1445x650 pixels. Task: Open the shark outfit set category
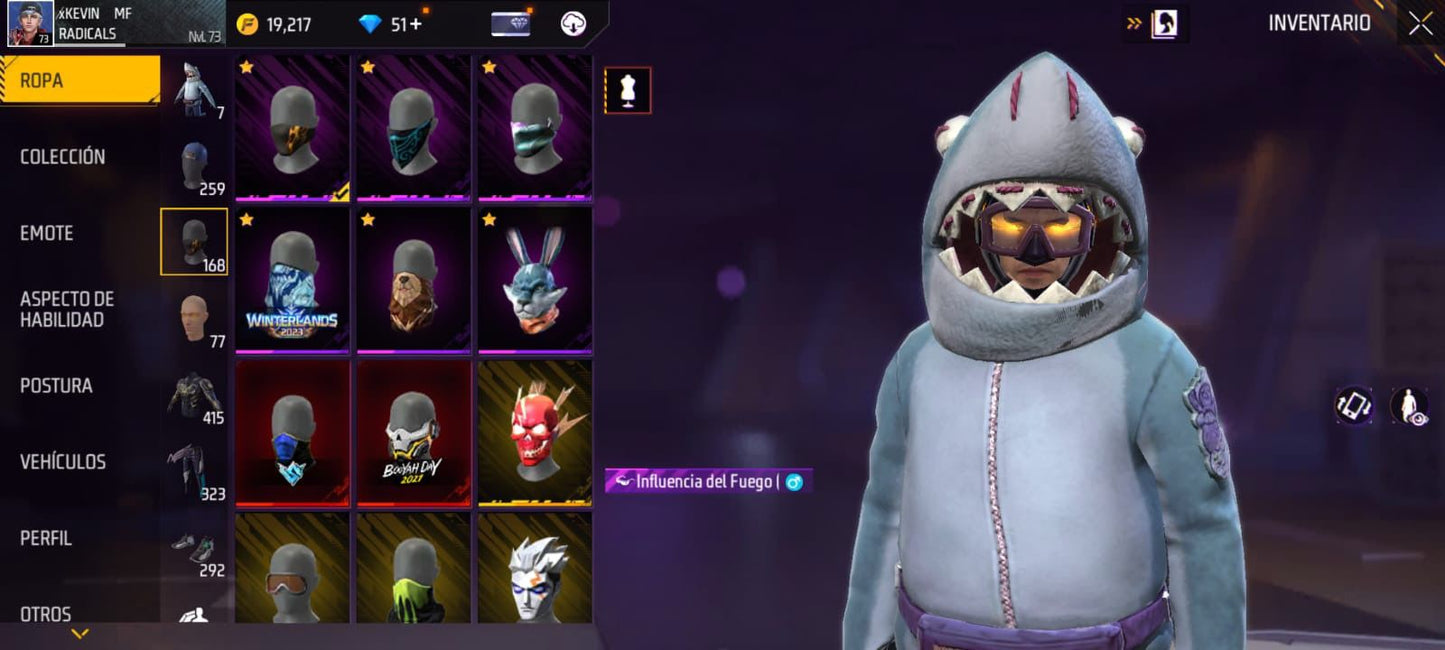pyautogui.click(x=194, y=90)
